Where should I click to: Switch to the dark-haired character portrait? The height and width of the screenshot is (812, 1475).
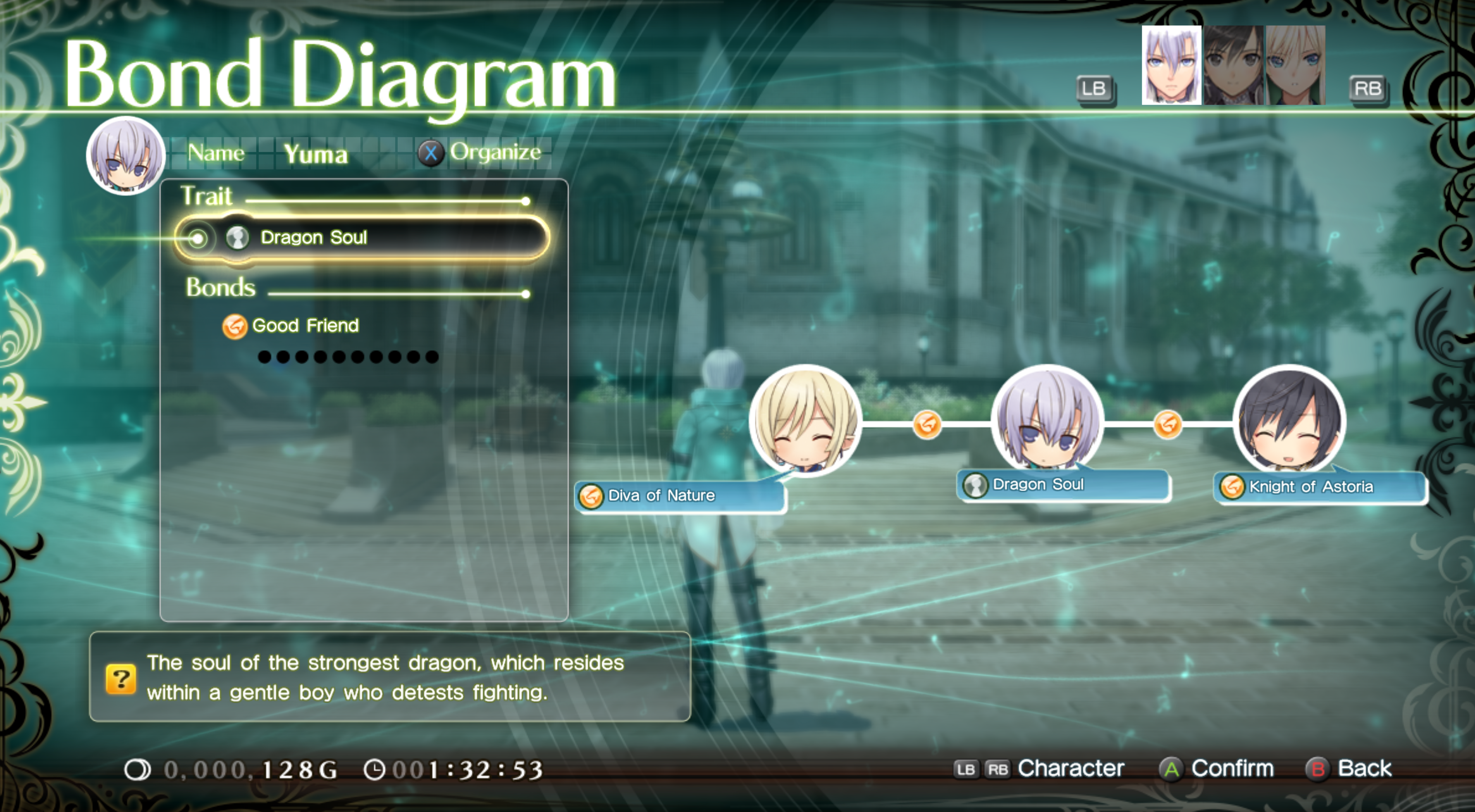pyautogui.click(x=1233, y=65)
